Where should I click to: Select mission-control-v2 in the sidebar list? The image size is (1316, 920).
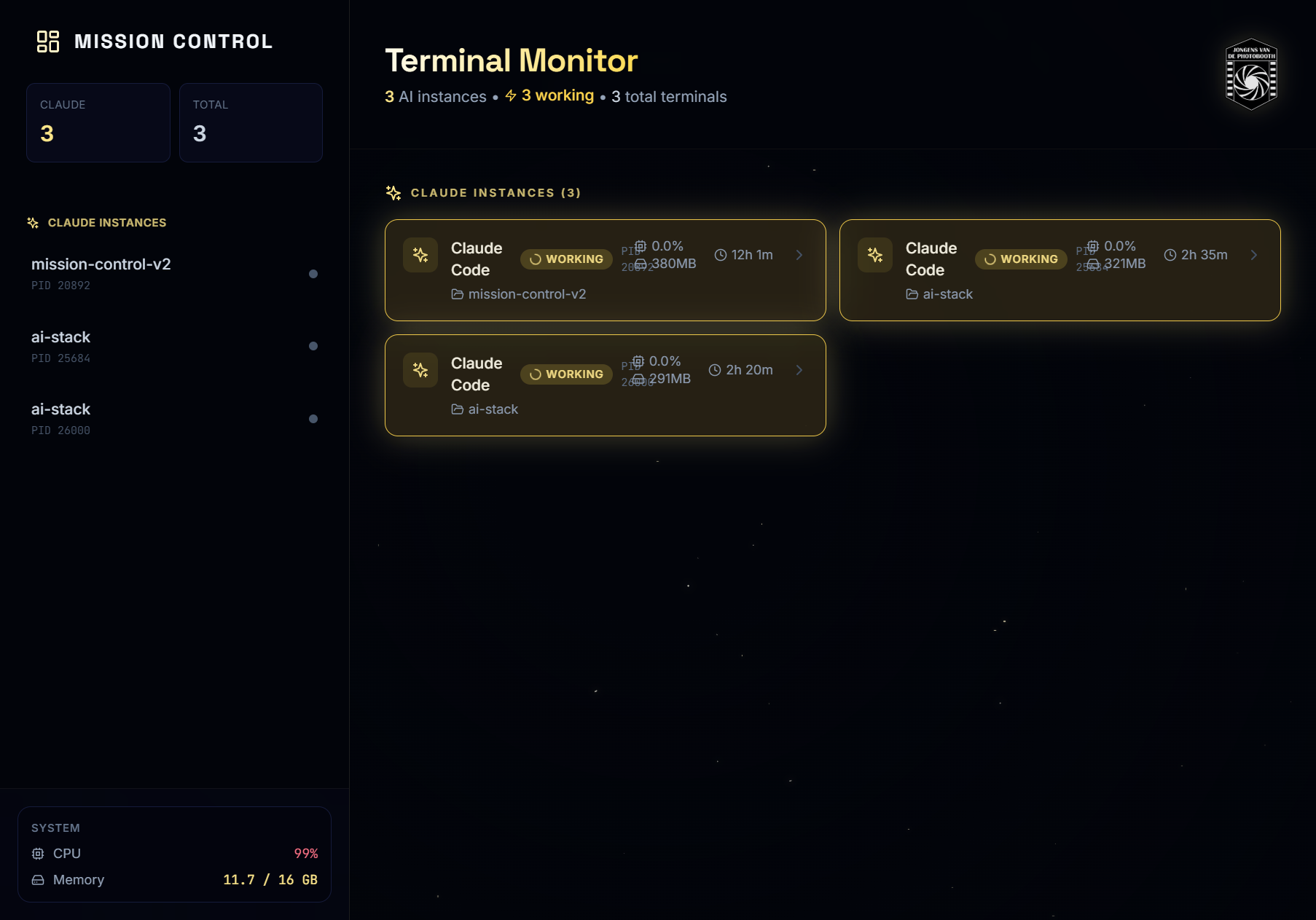pyautogui.click(x=101, y=273)
